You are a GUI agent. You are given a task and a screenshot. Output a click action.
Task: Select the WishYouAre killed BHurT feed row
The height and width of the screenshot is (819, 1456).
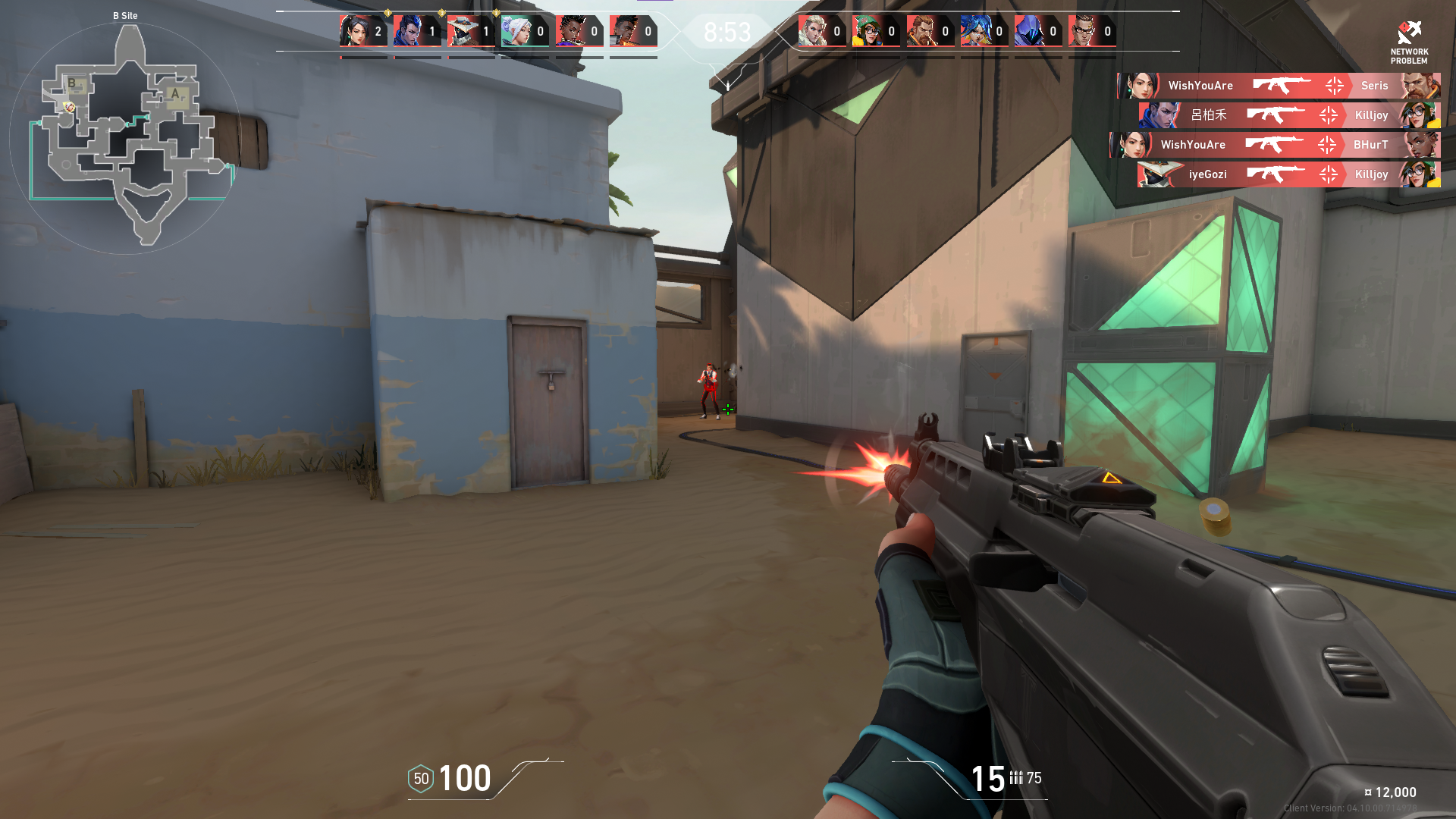point(1275,145)
